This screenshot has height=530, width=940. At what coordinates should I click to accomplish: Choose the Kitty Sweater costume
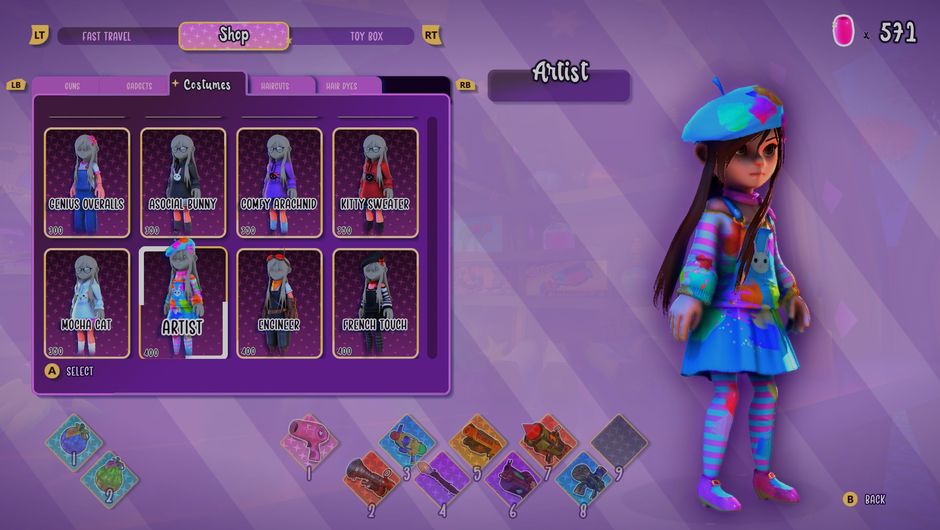(375, 182)
